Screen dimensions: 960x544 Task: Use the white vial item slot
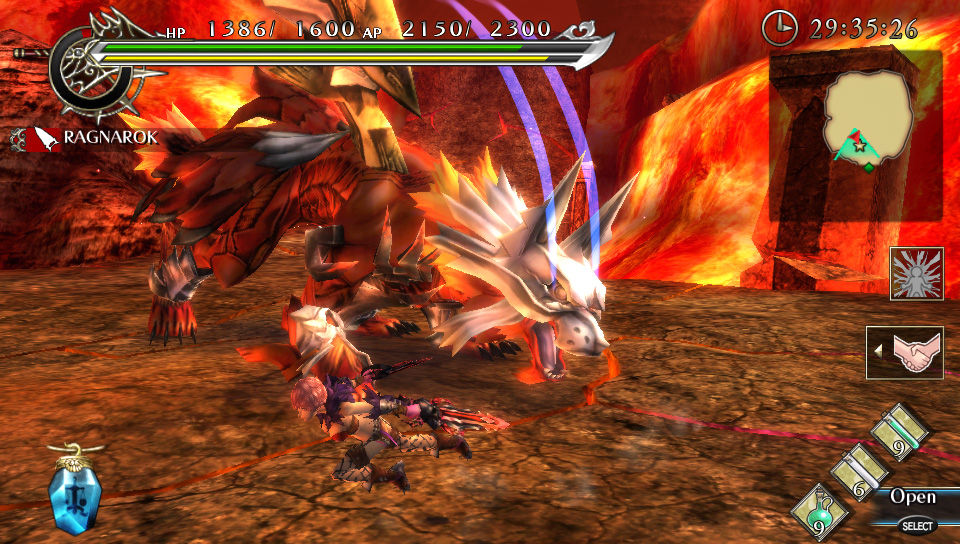click(x=859, y=468)
